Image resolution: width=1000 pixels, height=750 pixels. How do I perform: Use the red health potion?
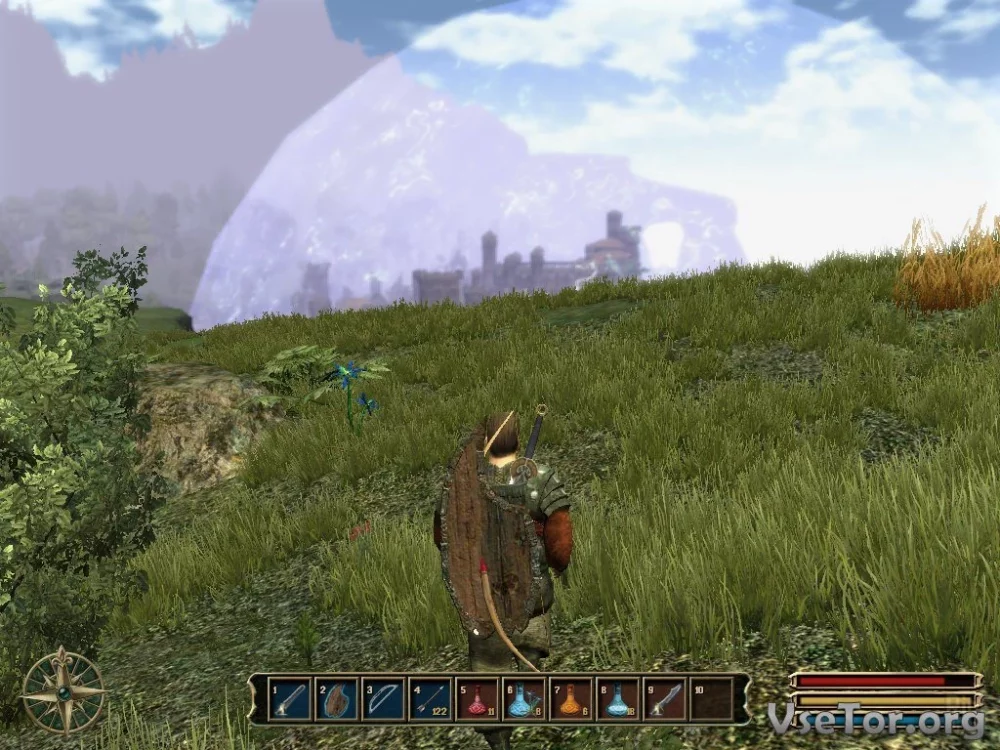point(478,699)
